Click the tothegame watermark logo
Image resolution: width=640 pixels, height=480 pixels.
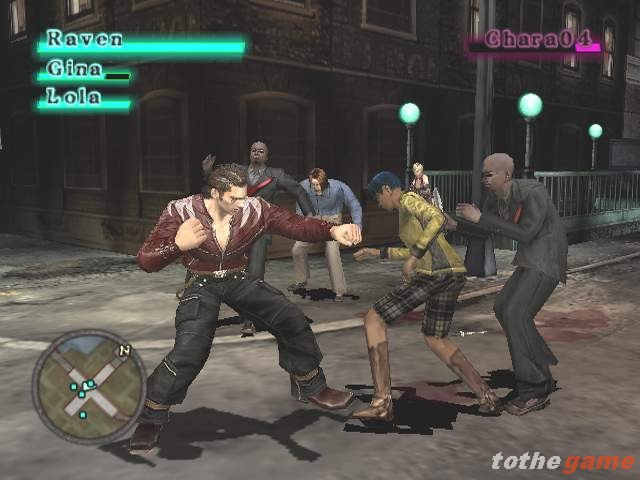tap(562, 461)
